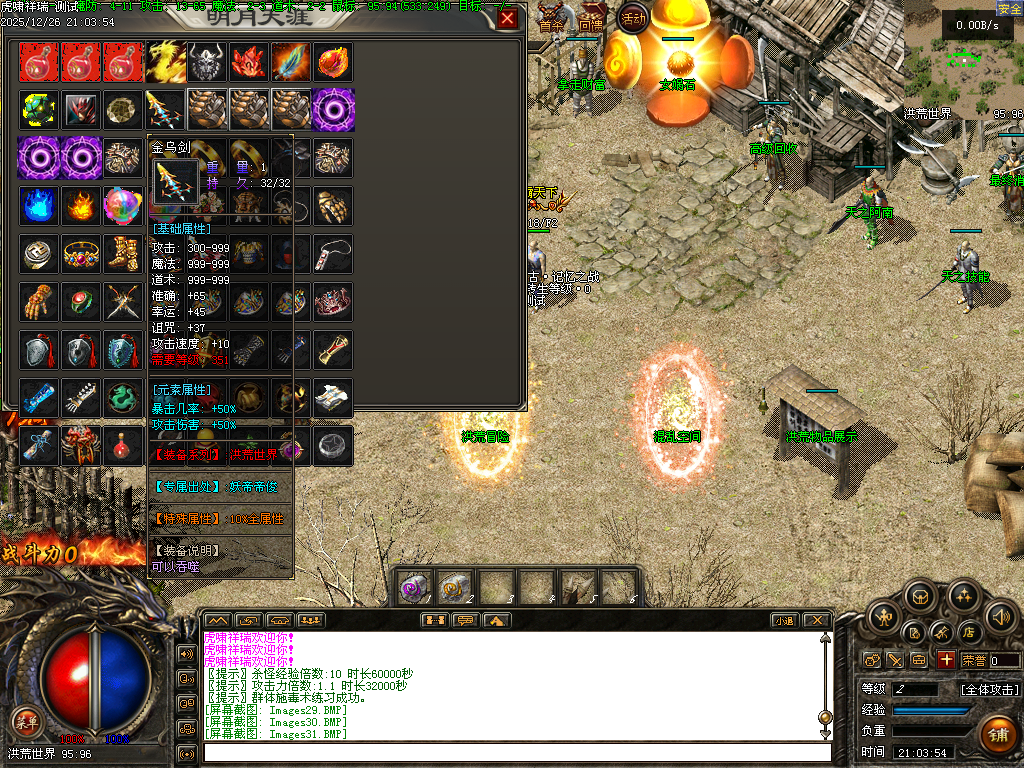The image size is (1024, 768).
Task: Open the 活动 events button
Action: [632, 19]
